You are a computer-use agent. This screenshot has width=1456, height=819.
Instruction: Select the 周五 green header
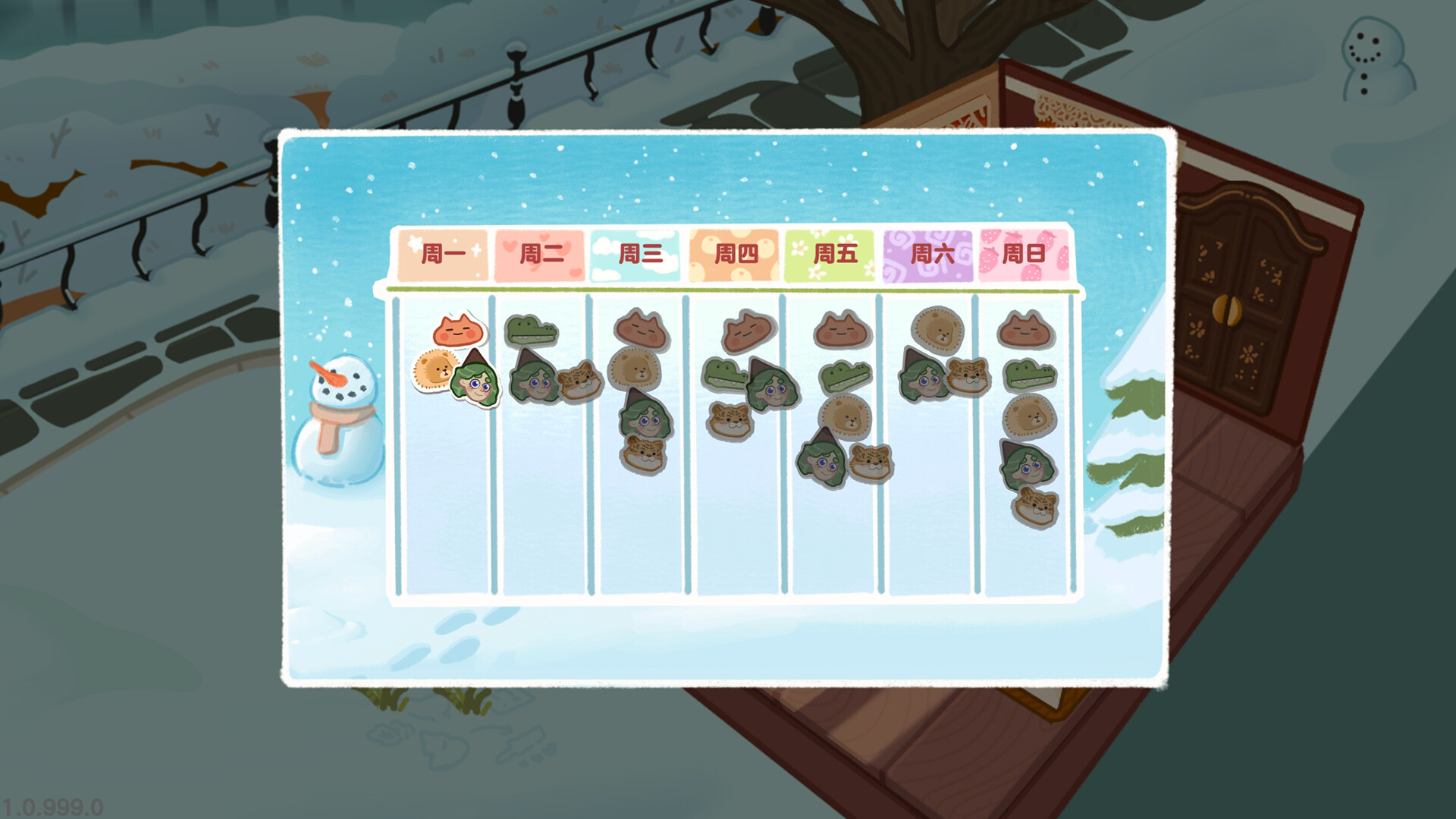(831, 254)
